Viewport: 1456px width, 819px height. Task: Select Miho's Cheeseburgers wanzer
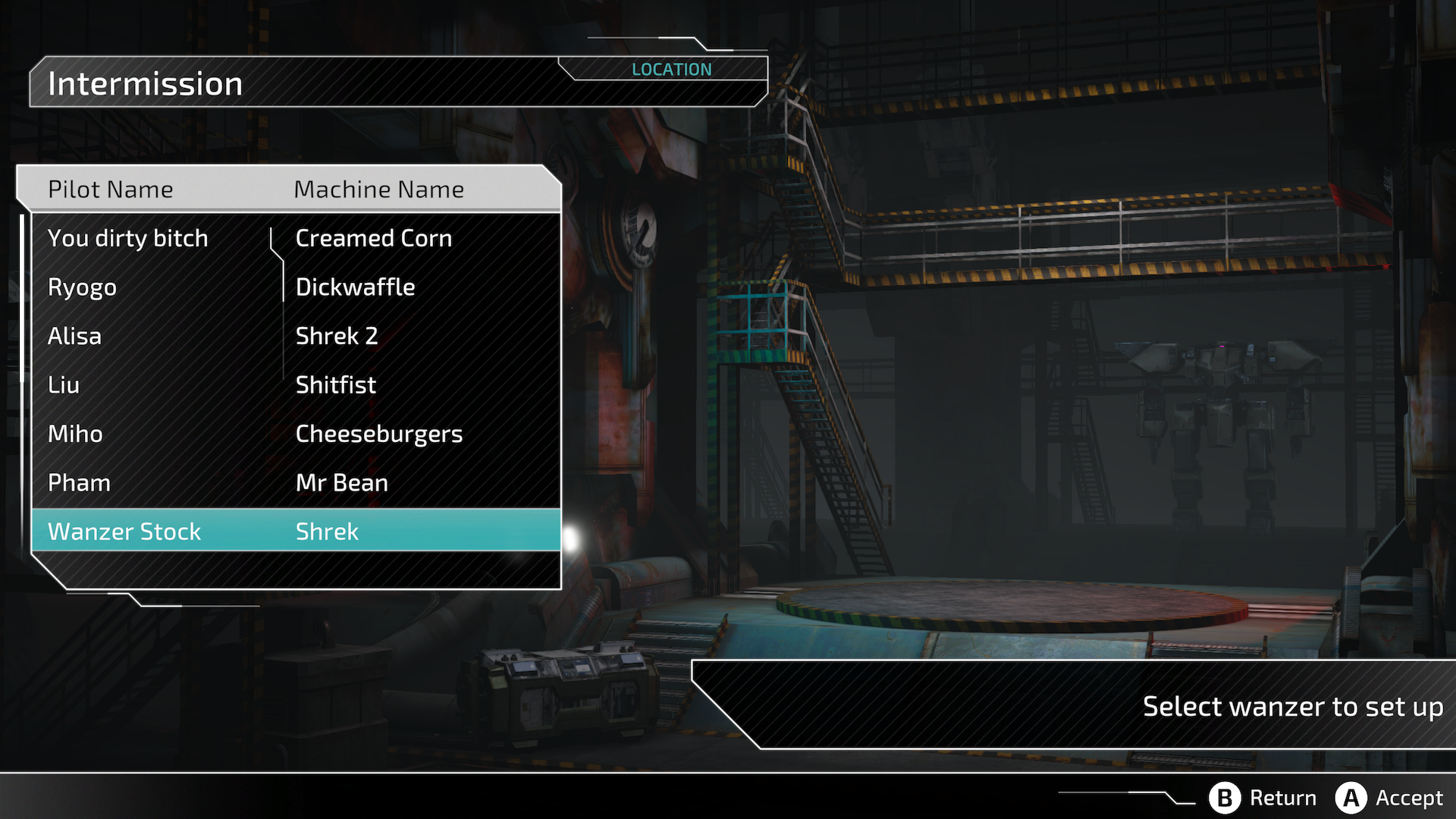(296, 434)
